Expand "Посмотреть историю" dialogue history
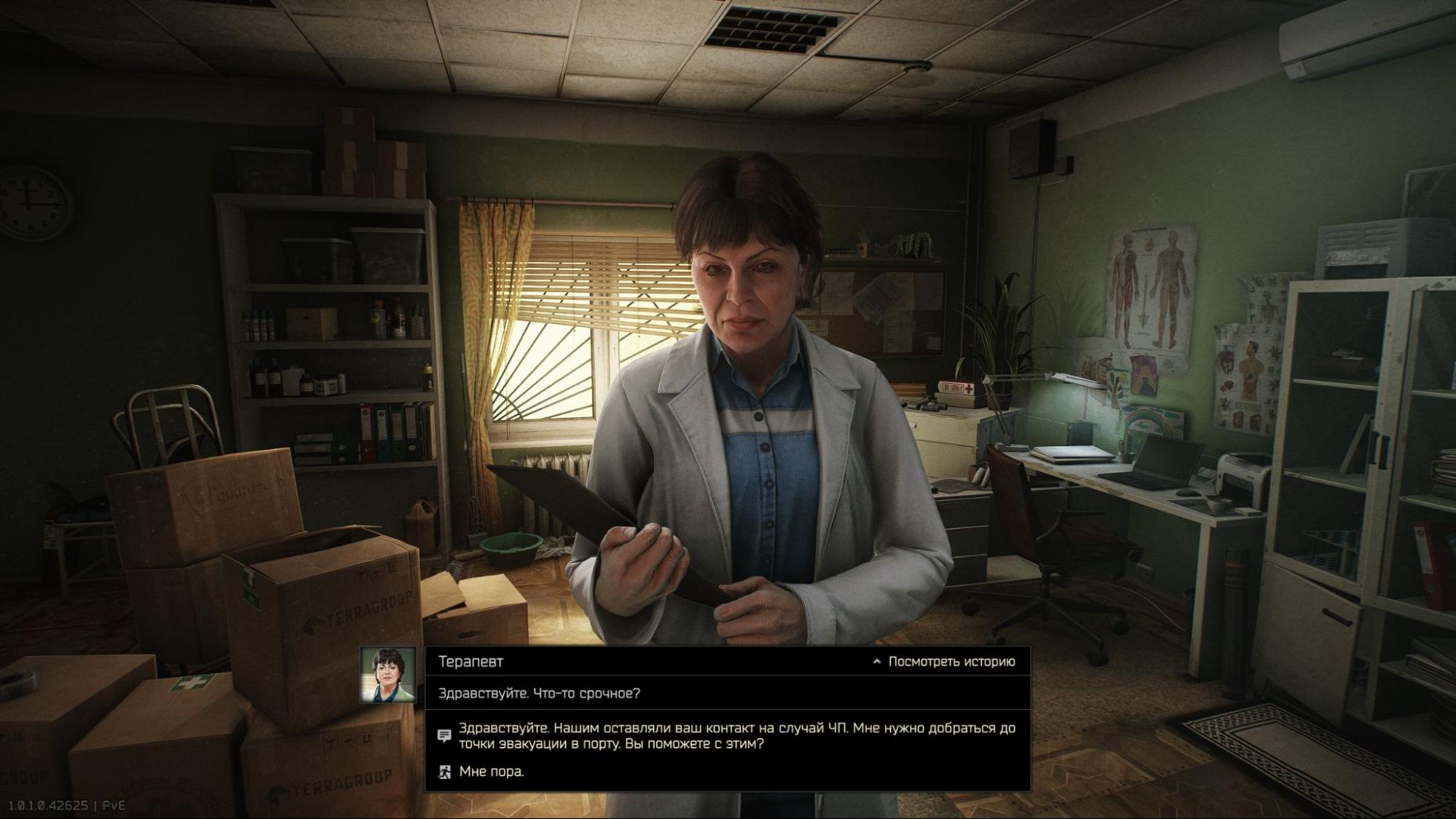The width and height of the screenshot is (1456, 819). (943, 662)
